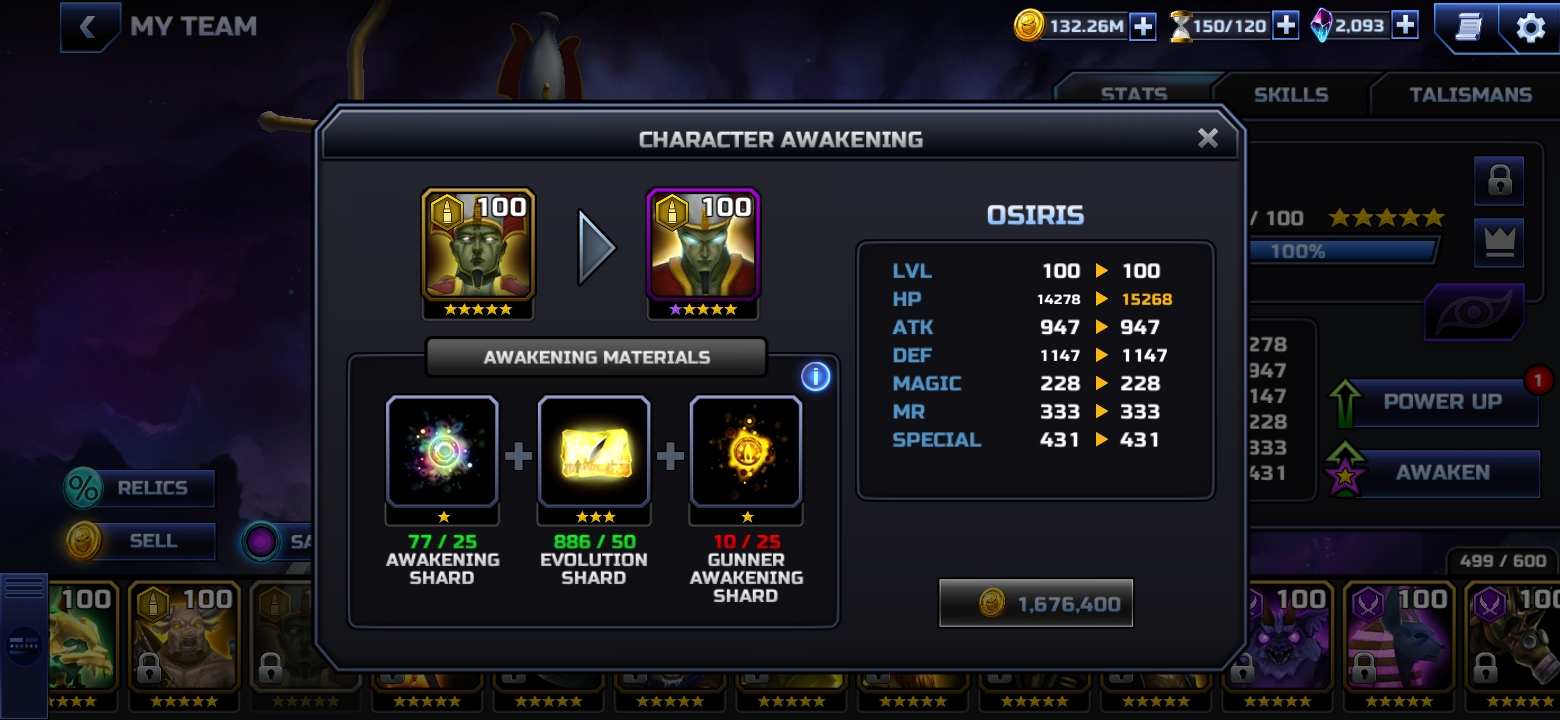The height and width of the screenshot is (720, 1560).
Task: Close the Character Awakening dialog
Action: (x=1207, y=139)
